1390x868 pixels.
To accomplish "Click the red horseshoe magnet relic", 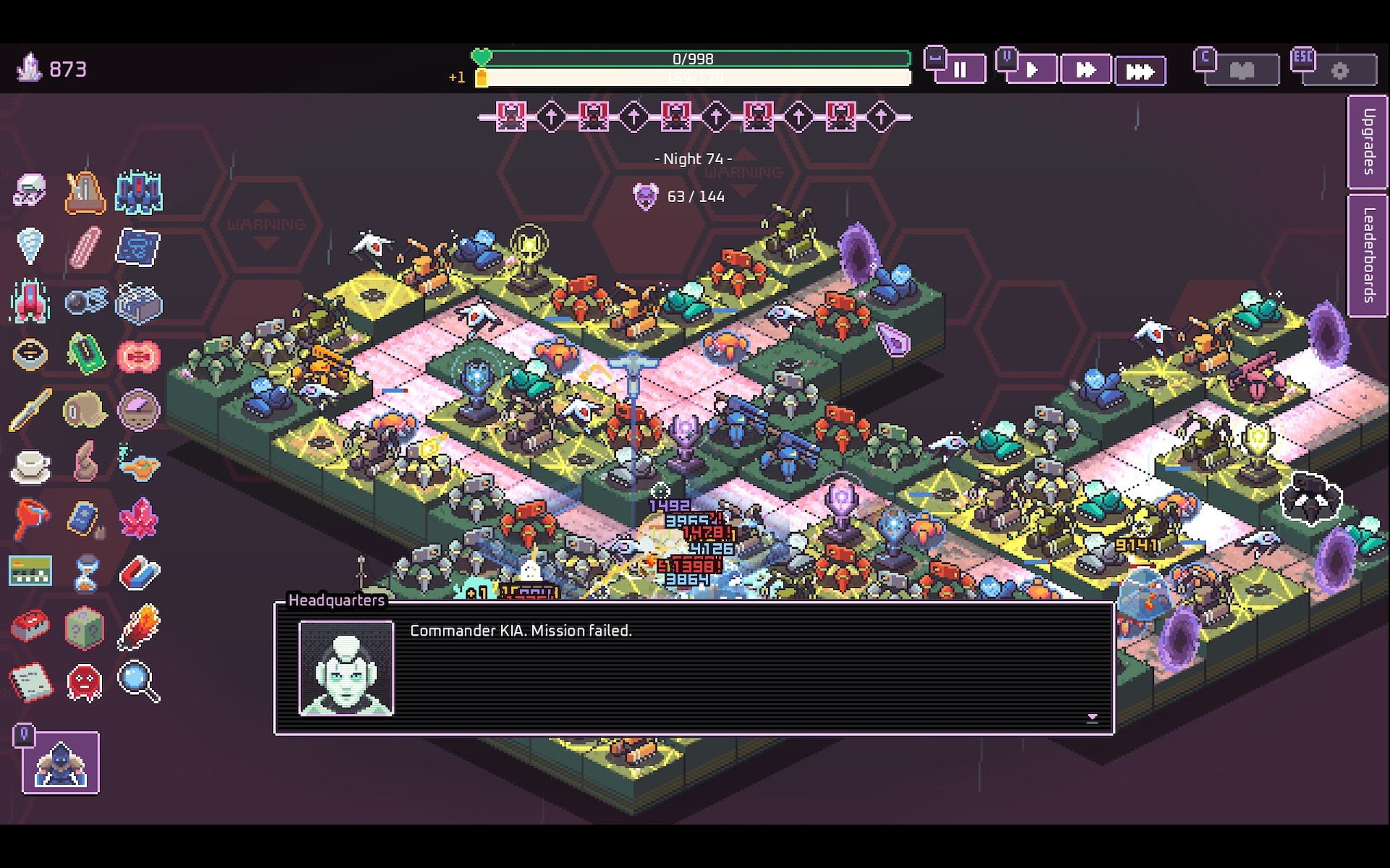I will point(138,573).
